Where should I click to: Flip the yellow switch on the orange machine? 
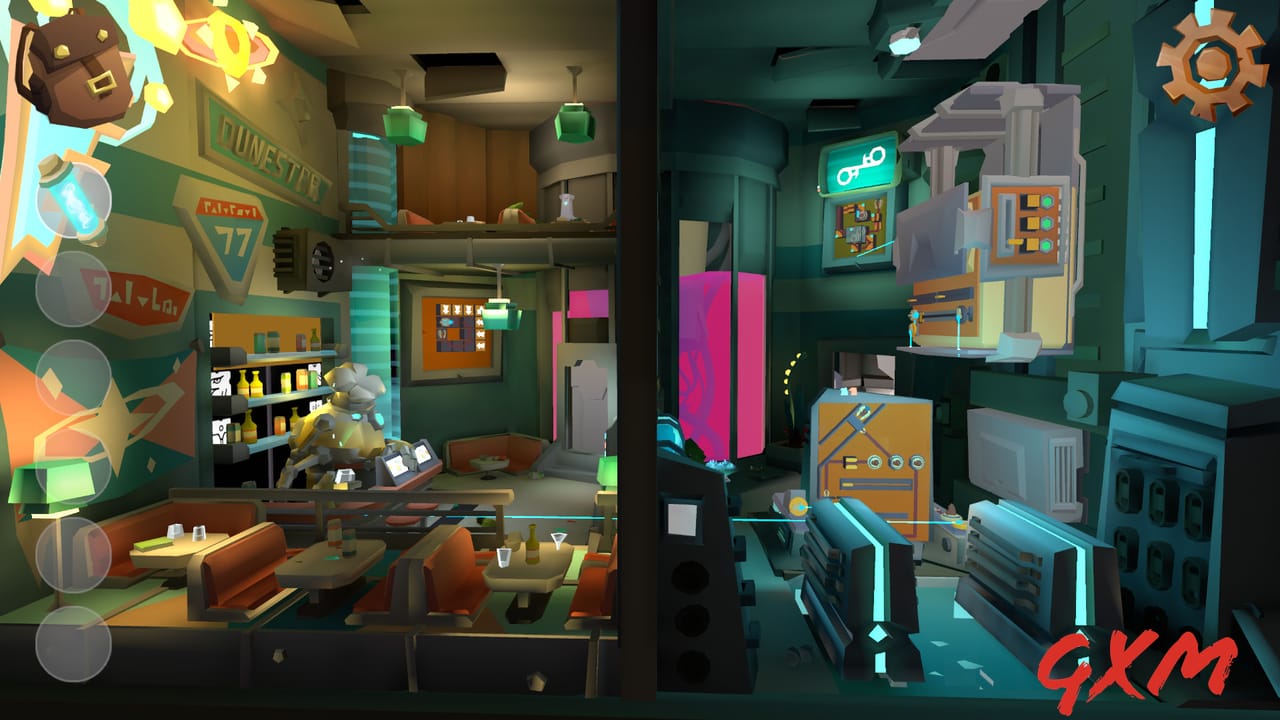pos(850,463)
